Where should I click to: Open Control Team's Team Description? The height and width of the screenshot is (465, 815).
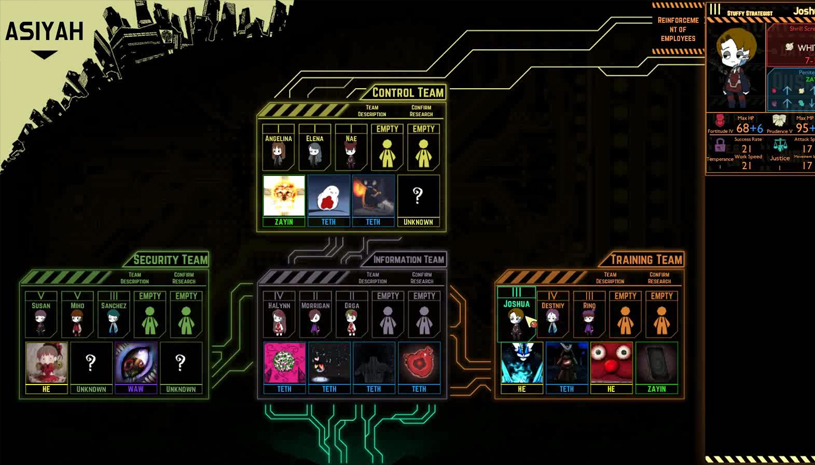372,110
